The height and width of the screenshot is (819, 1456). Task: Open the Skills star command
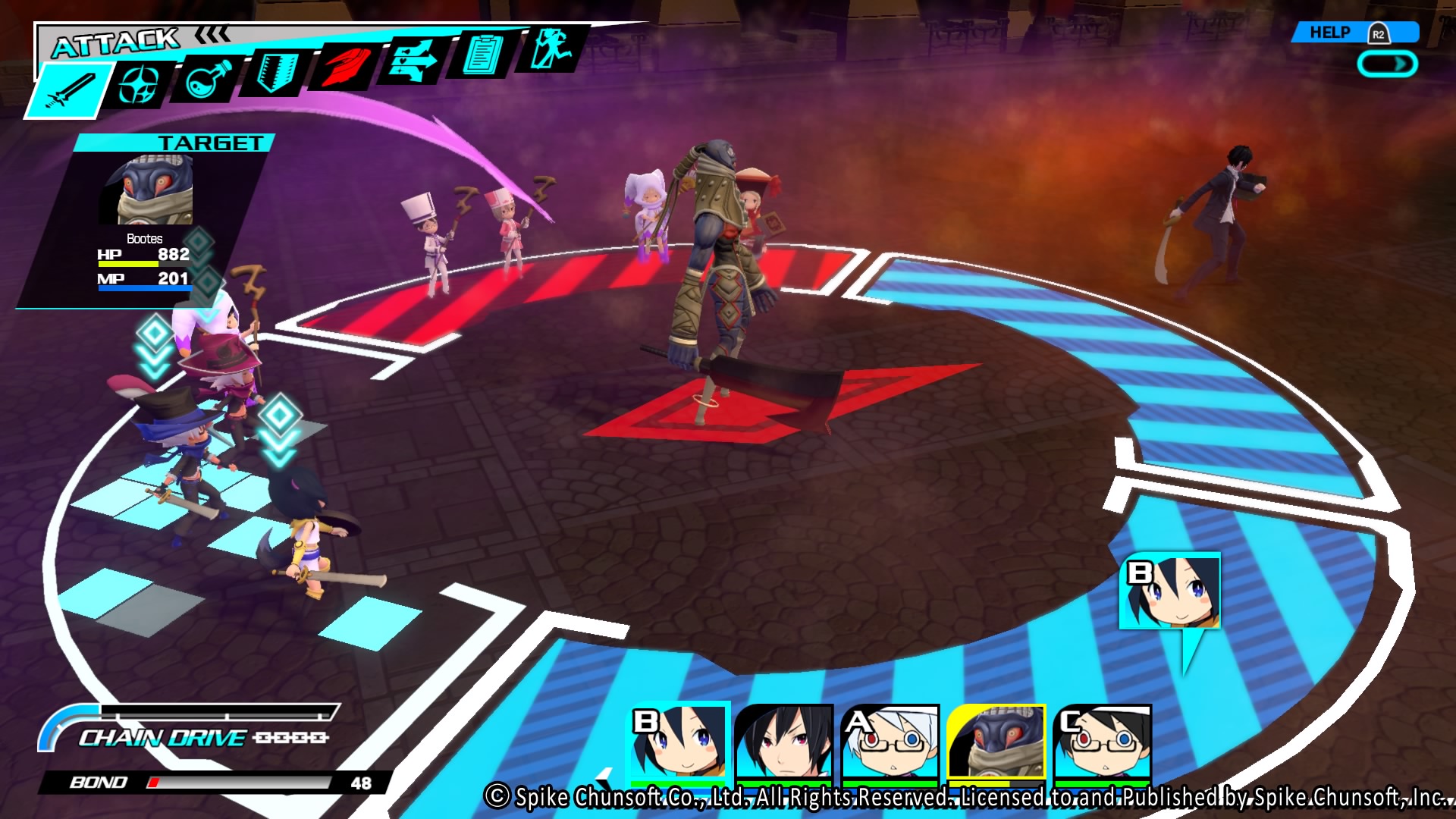[x=140, y=83]
